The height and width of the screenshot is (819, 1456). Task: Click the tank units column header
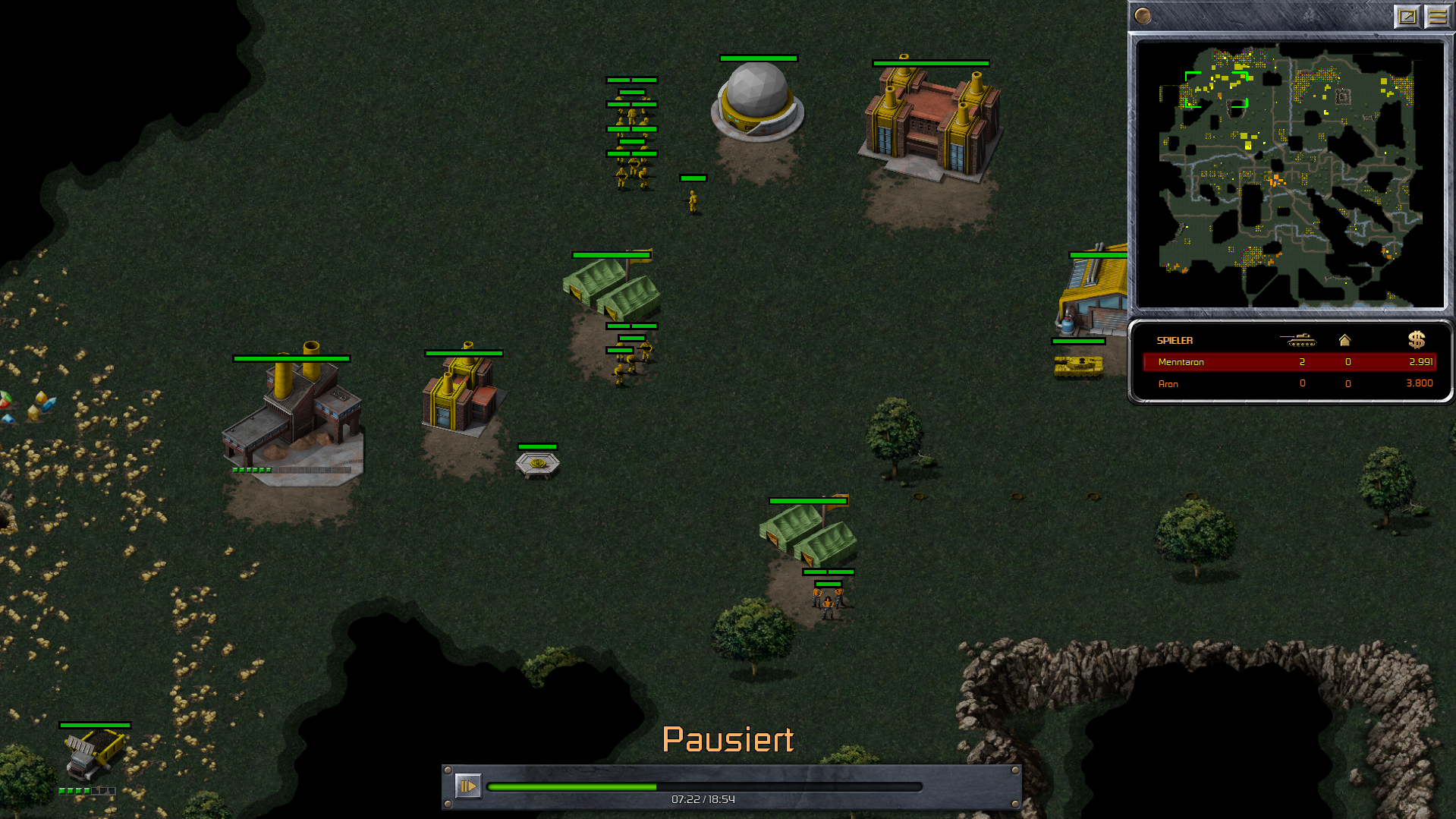[1297, 340]
